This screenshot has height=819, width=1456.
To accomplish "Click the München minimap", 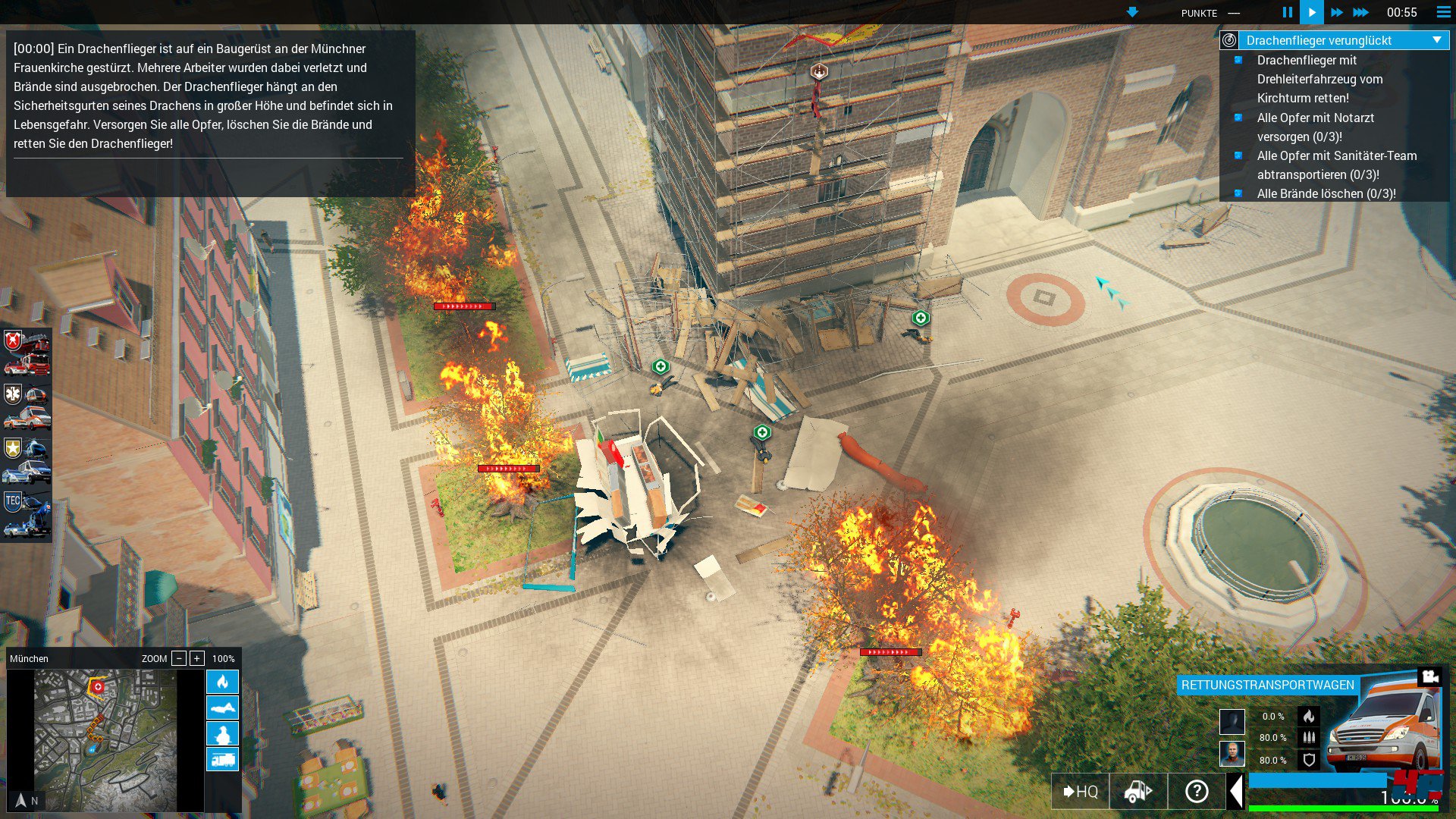I will click(105, 739).
